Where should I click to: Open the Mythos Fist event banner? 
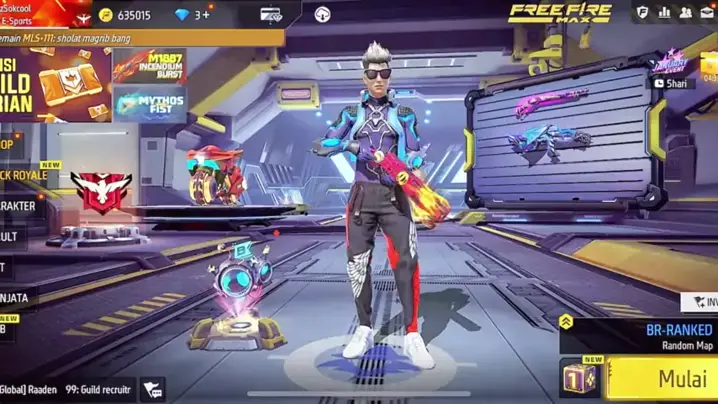[149, 103]
